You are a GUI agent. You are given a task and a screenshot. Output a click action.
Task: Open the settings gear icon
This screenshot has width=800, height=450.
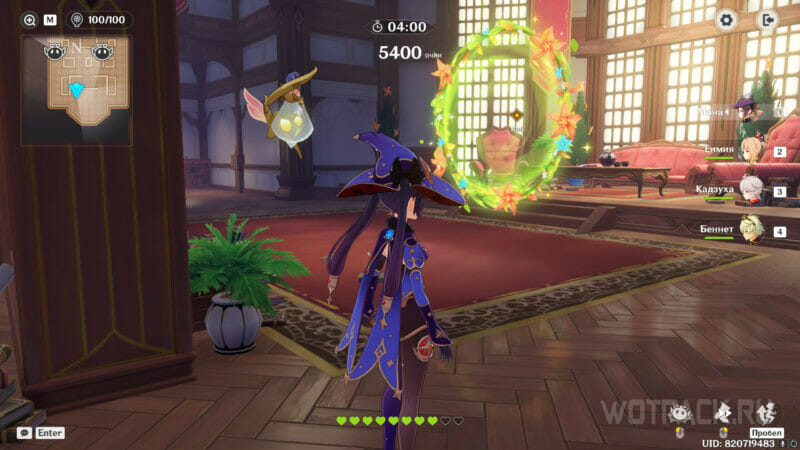[727, 19]
